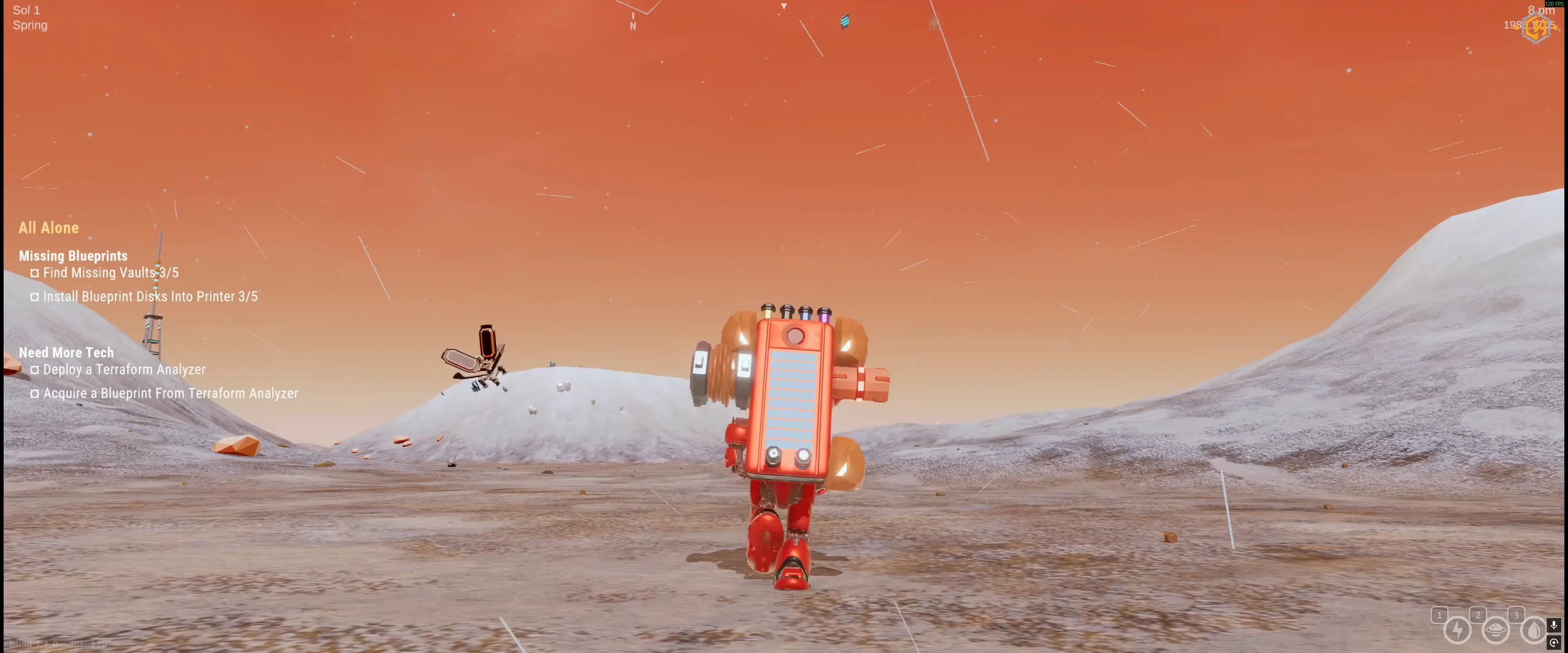Open 'Deploy a Terraform Analyzer' objective
1568x653 pixels.
[x=123, y=370]
